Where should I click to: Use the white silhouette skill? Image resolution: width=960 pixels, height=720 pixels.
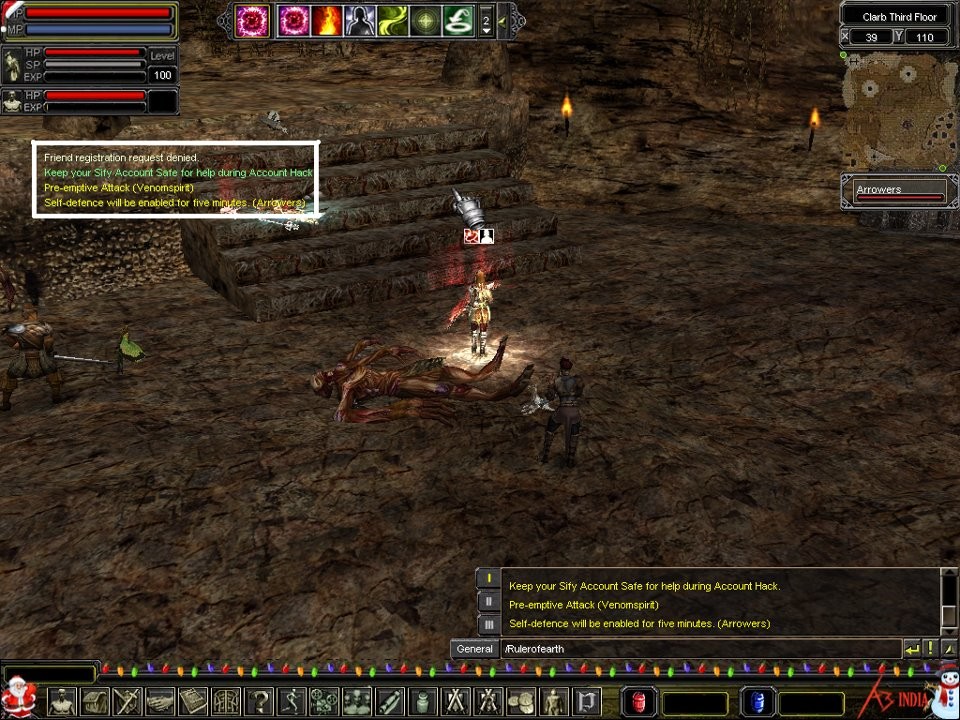click(x=360, y=20)
